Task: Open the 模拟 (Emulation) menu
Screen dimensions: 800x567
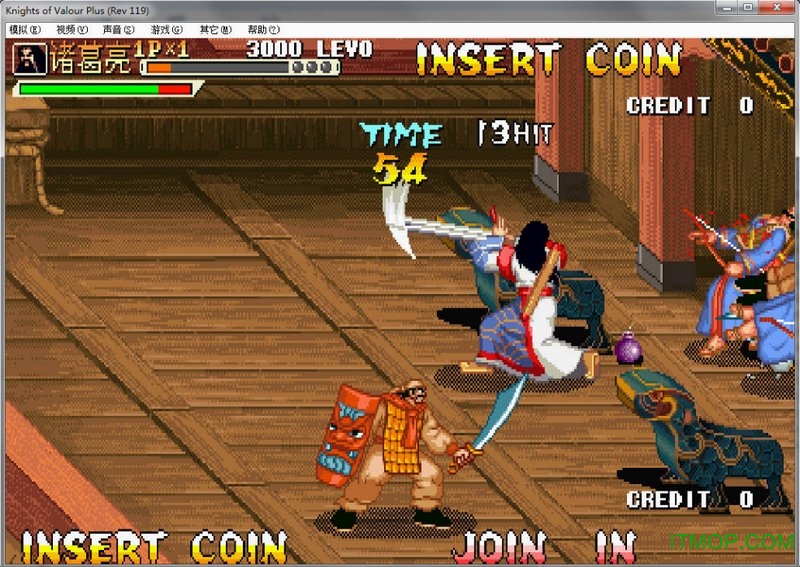Action: 24,30
